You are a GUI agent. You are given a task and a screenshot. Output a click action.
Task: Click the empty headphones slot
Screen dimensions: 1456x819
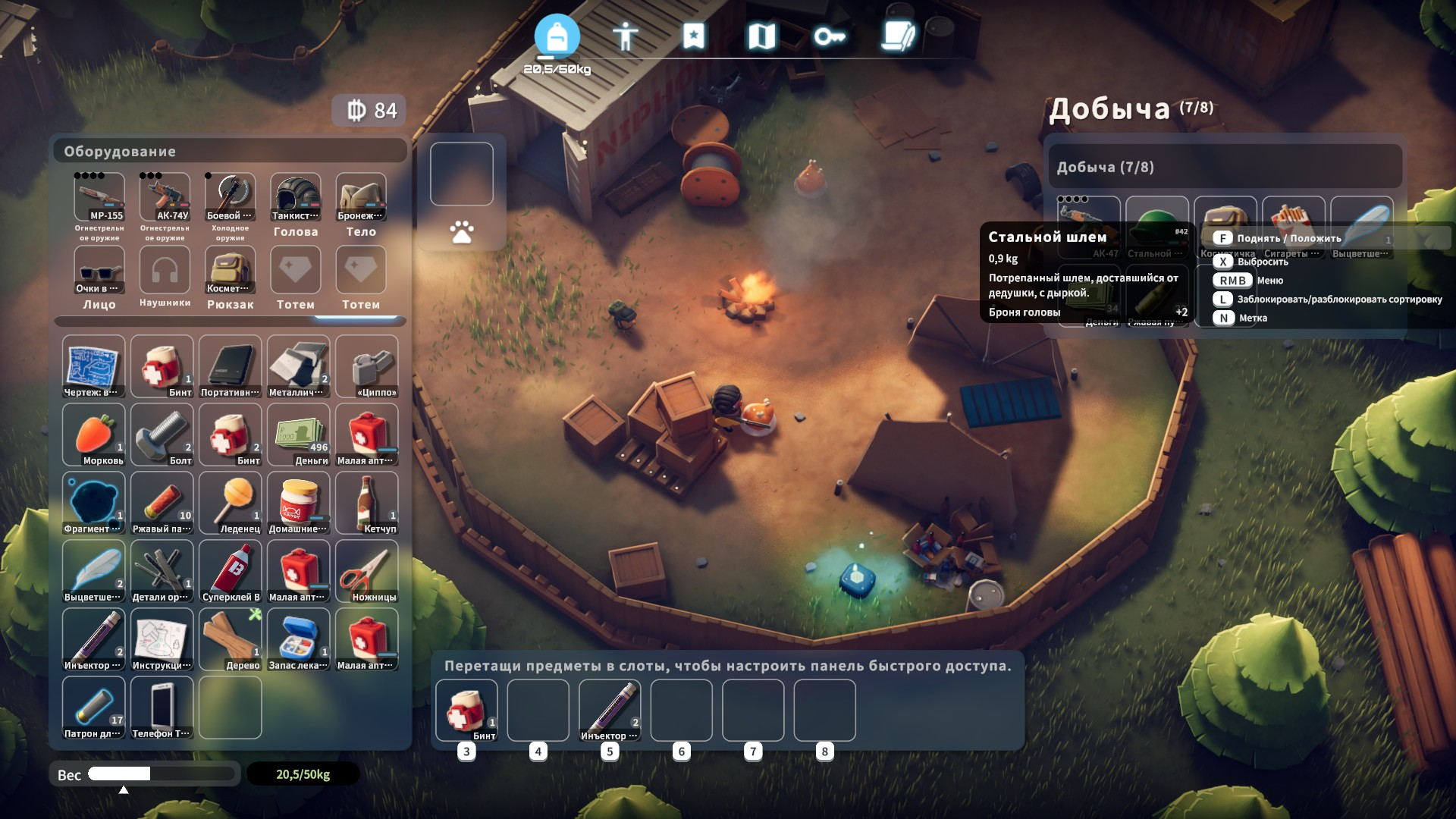[x=165, y=271]
